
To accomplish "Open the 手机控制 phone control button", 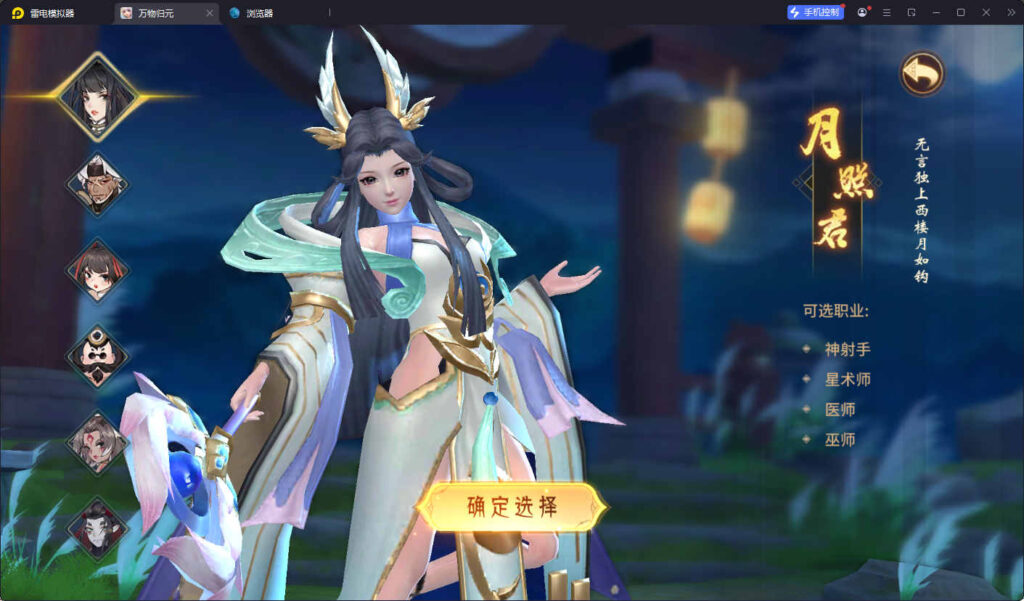I will [815, 12].
